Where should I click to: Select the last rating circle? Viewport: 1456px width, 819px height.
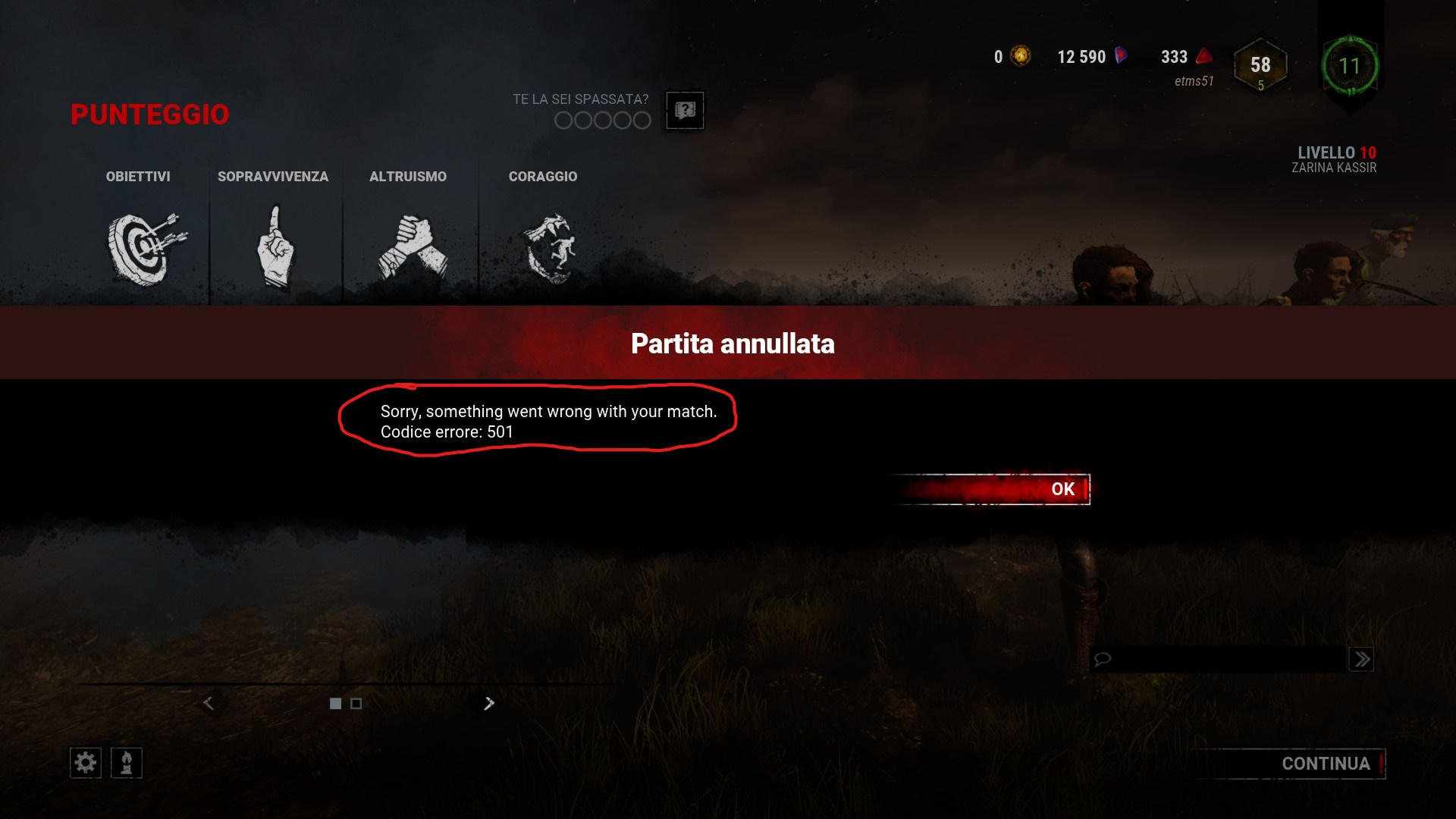point(642,120)
